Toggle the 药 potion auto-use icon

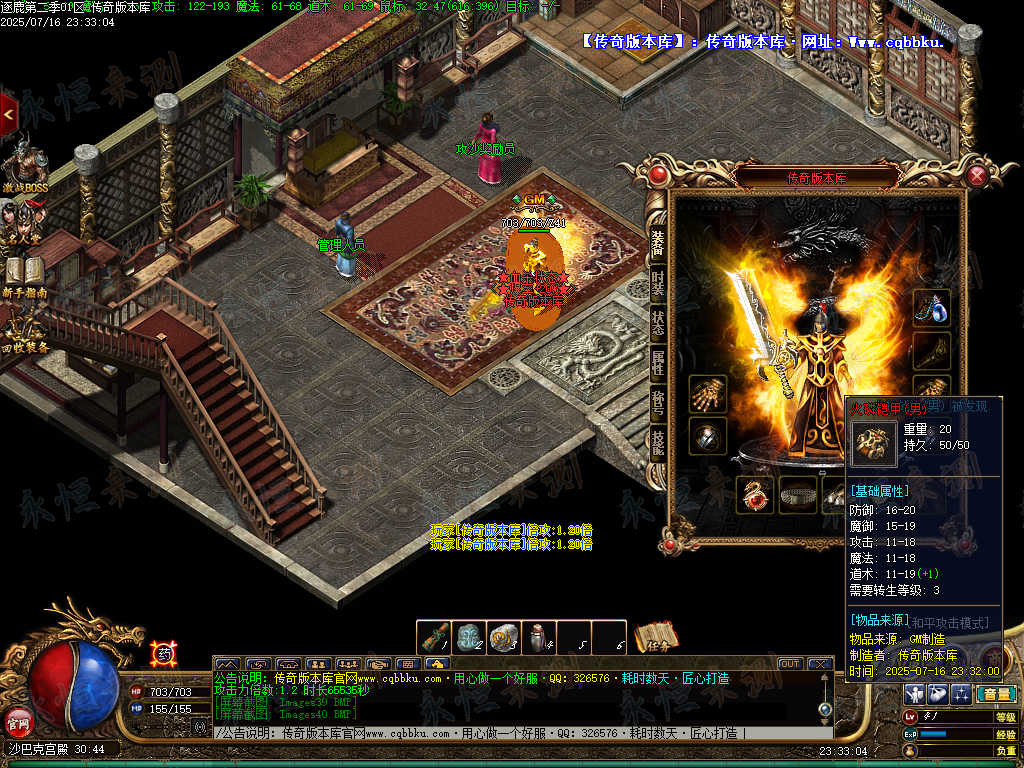(x=164, y=654)
